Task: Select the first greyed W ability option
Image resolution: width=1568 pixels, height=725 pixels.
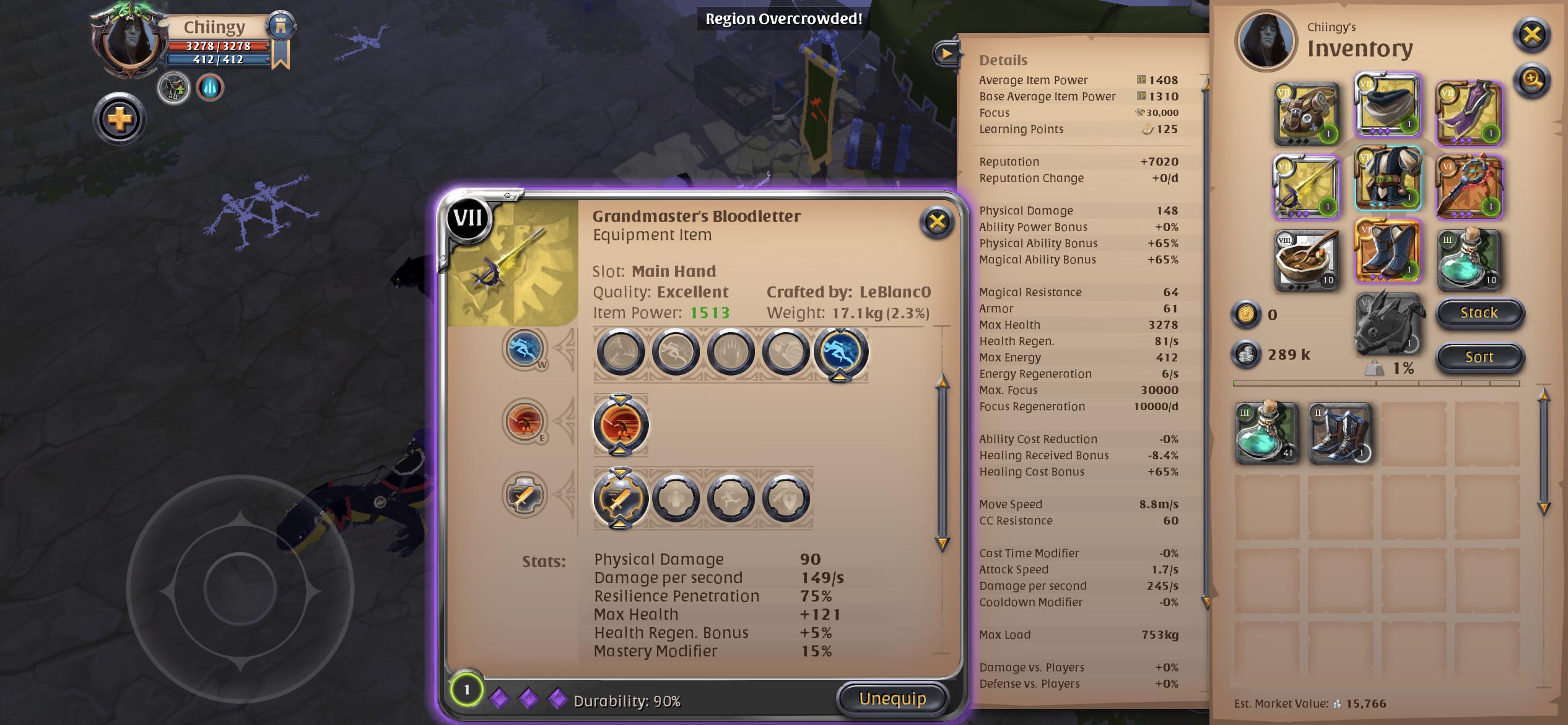Action: click(x=619, y=351)
